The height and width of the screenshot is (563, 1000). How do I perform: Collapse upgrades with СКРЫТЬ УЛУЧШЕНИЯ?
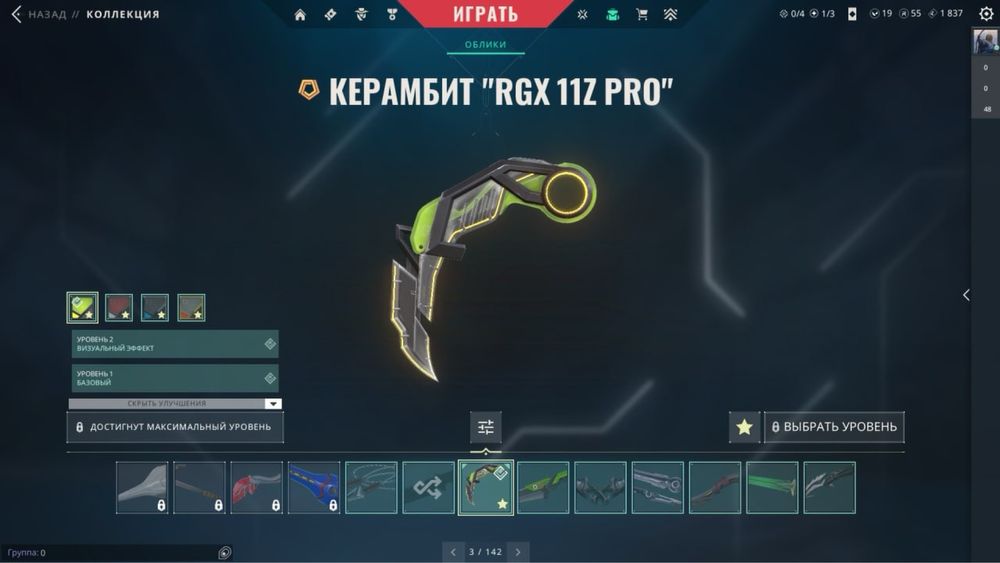(x=175, y=404)
